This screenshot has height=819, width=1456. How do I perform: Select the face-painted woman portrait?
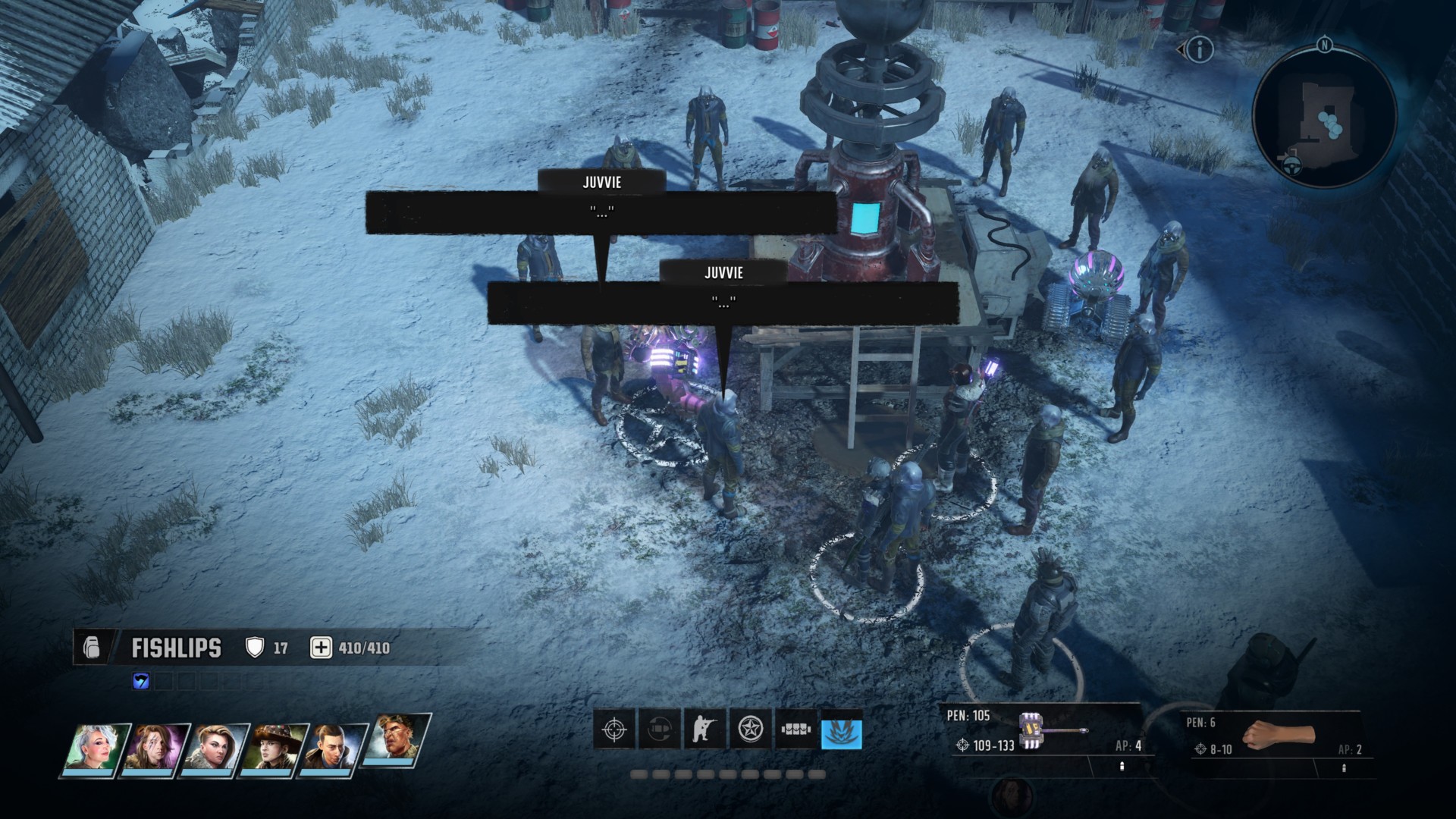[155, 748]
